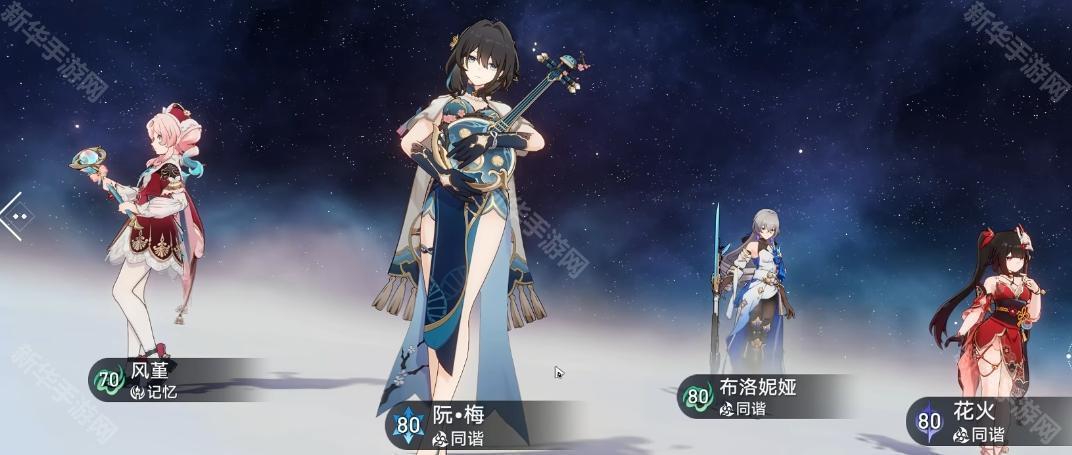The height and width of the screenshot is (455, 1072).
Task: Pick the 花火 character name plate
Action: 980,423
